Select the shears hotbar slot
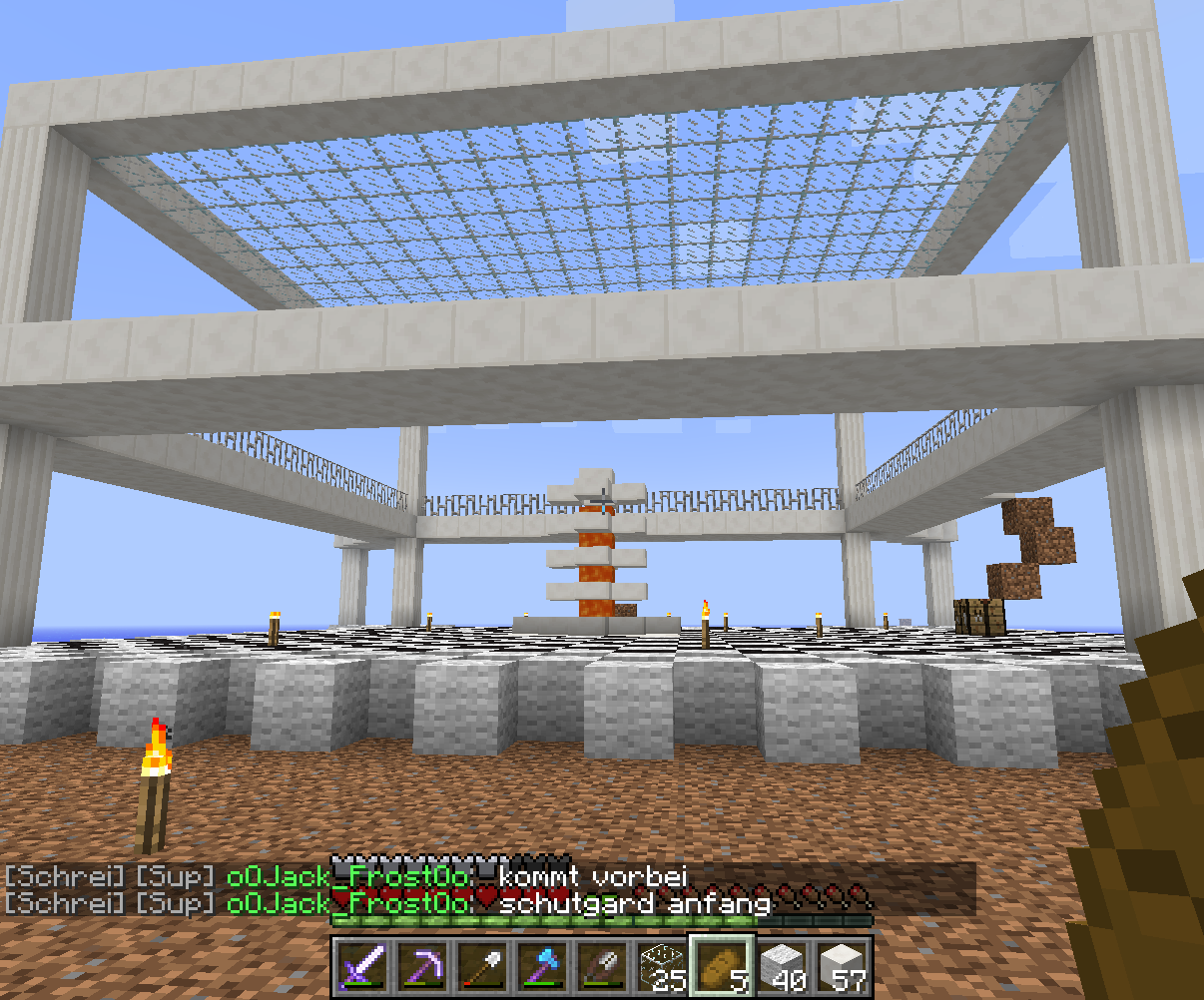Image resolution: width=1204 pixels, height=1000 pixels. coord(603,966)
